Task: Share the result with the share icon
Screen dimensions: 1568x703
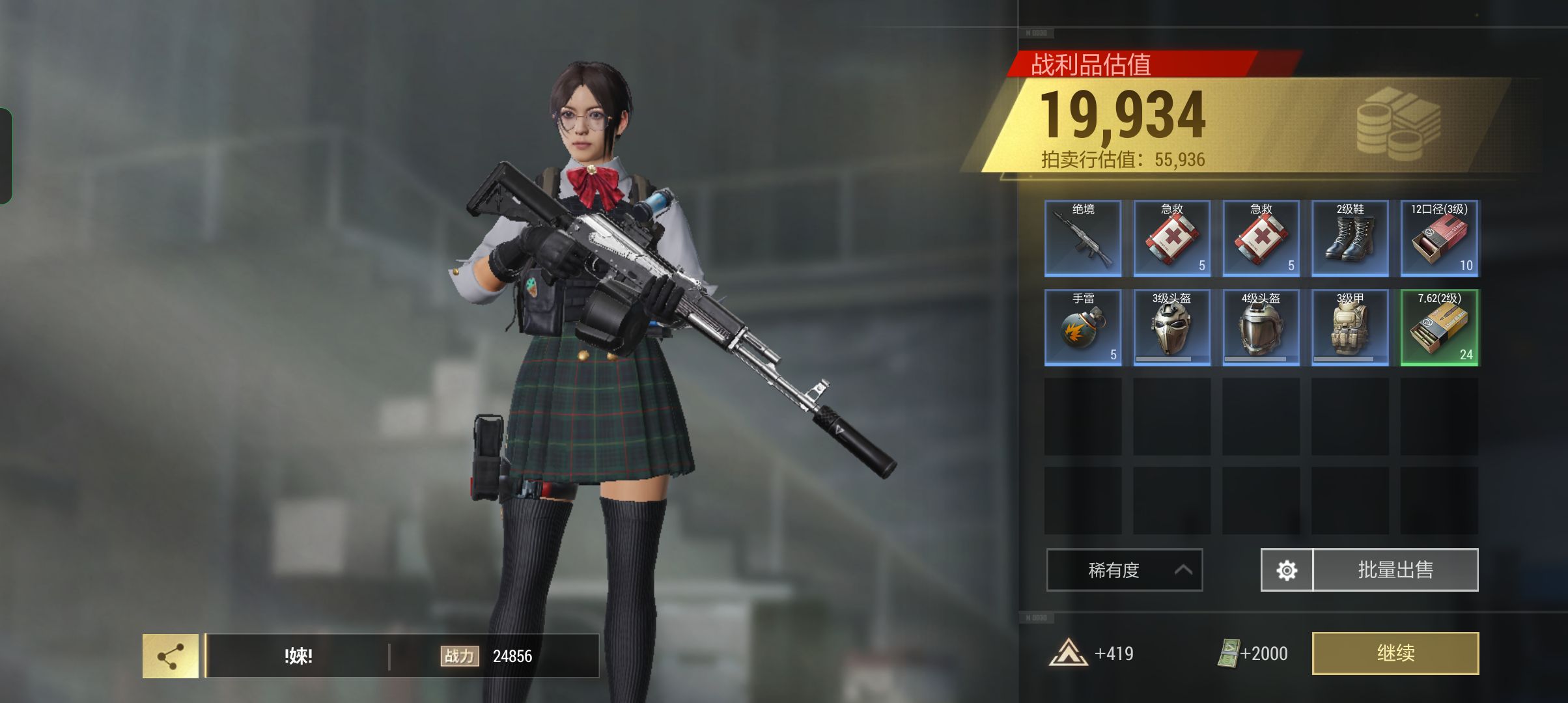Action: pyautogui.click(x=171, y=656)
